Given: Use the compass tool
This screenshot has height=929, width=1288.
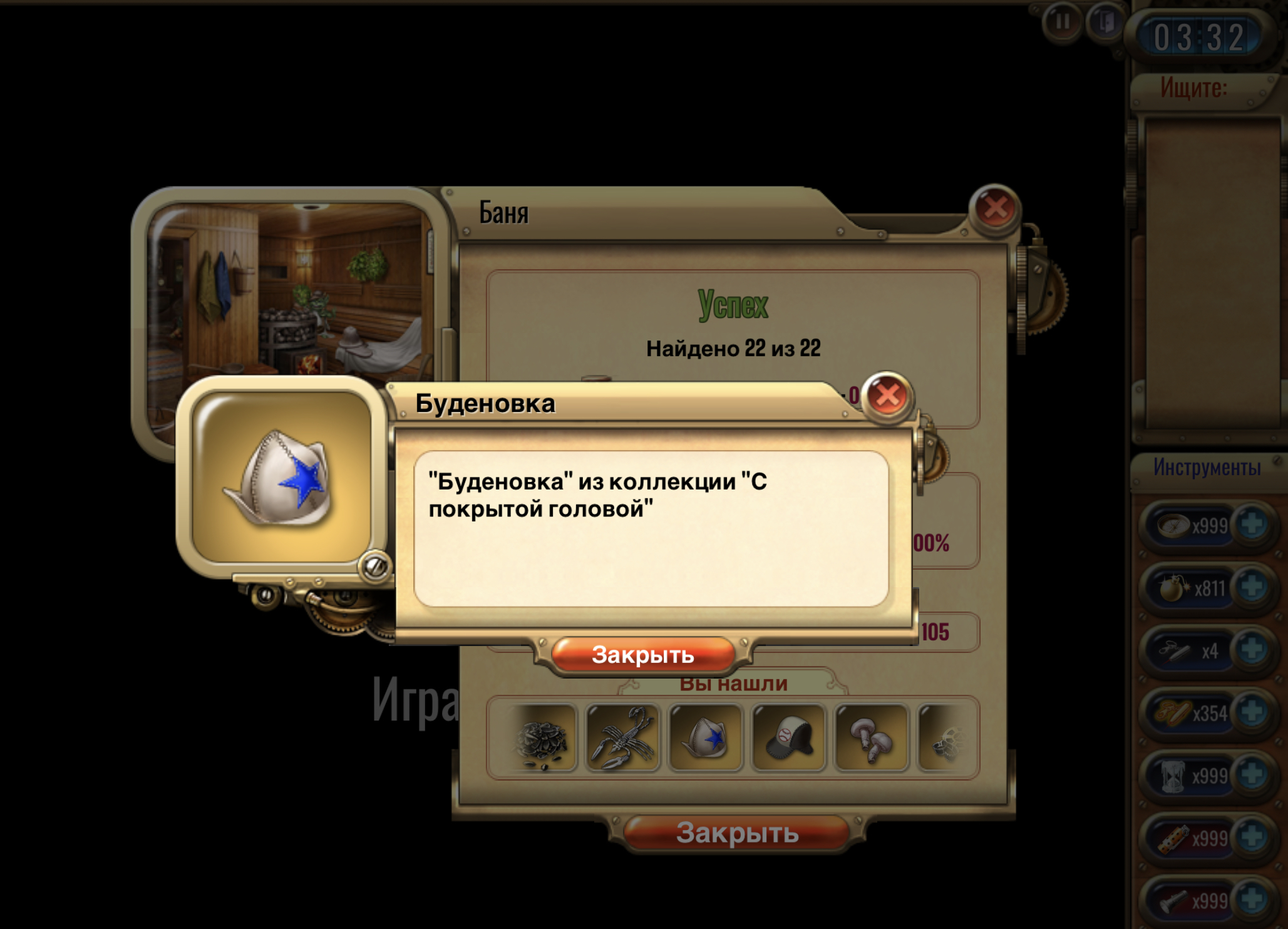Looking at the screenshot, I should [1172, 525].
